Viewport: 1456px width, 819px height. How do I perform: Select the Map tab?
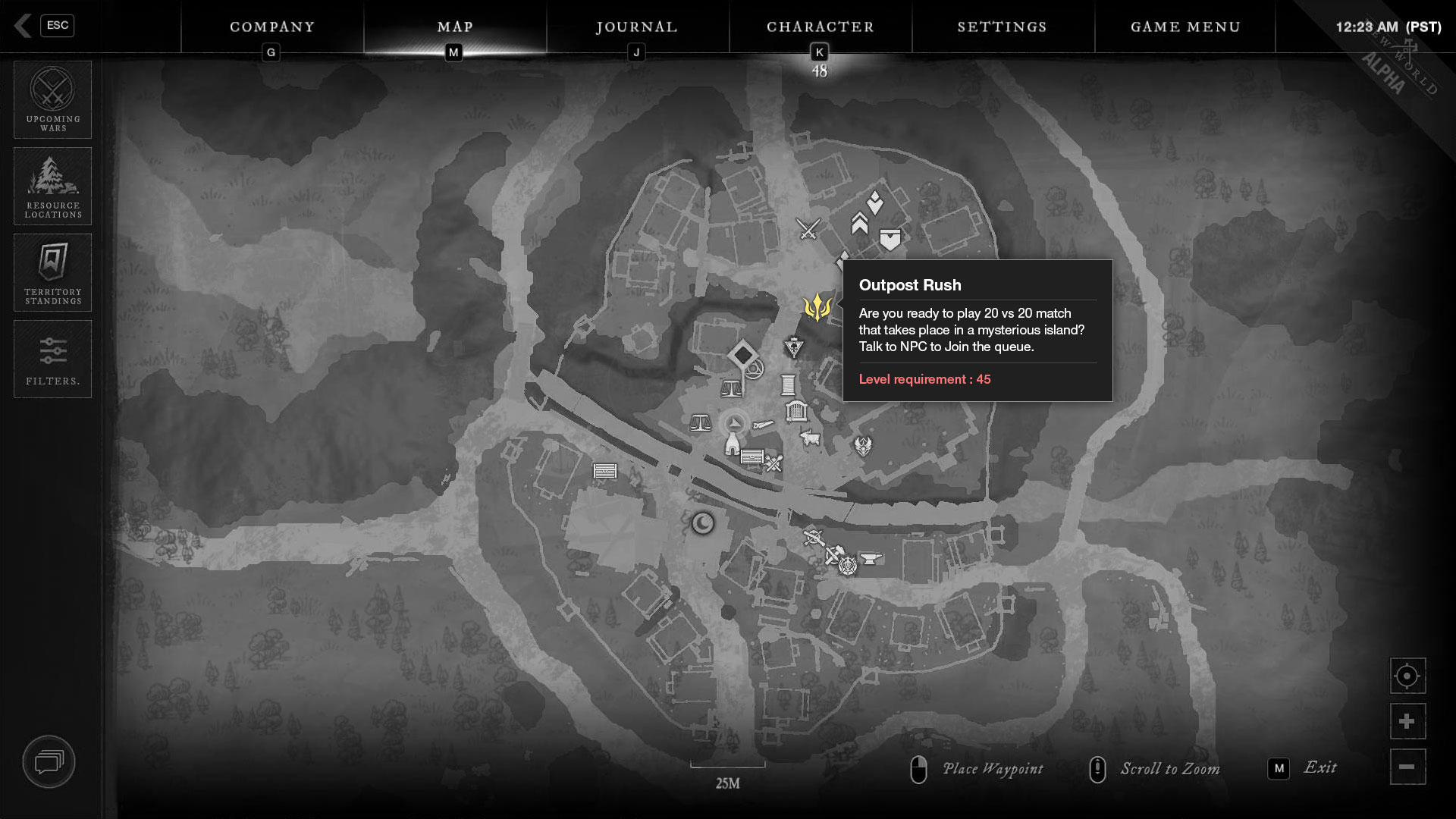coord(455,27)
